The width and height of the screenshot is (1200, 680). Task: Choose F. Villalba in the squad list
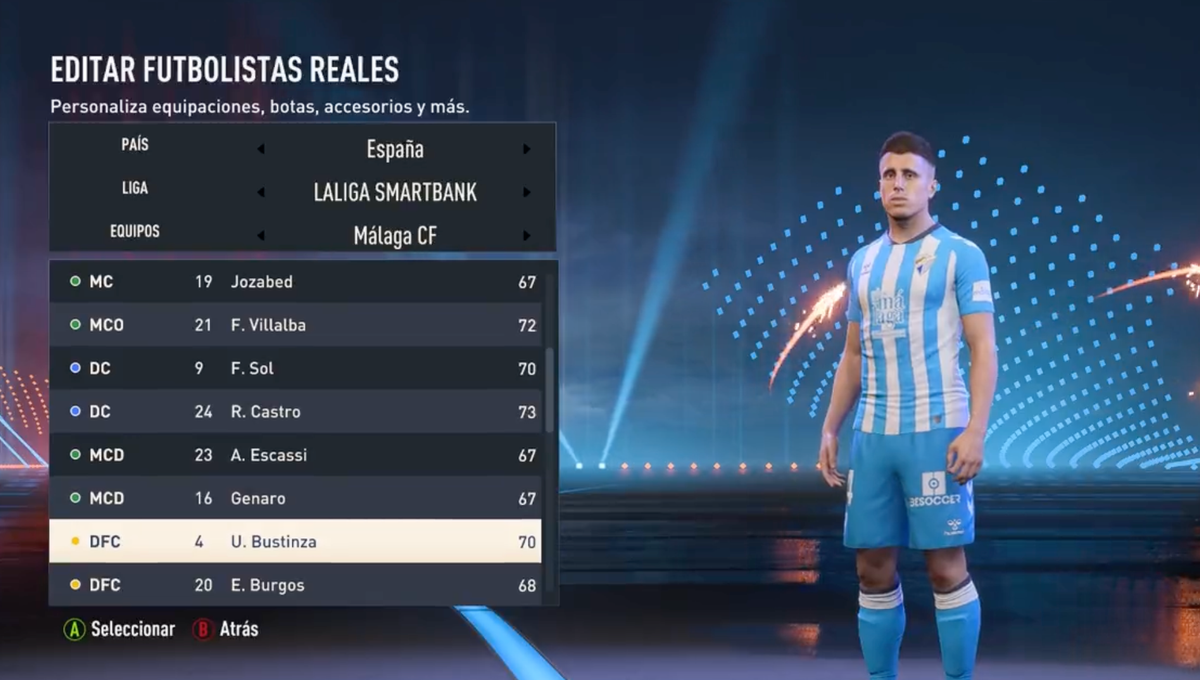coord(295,325)
